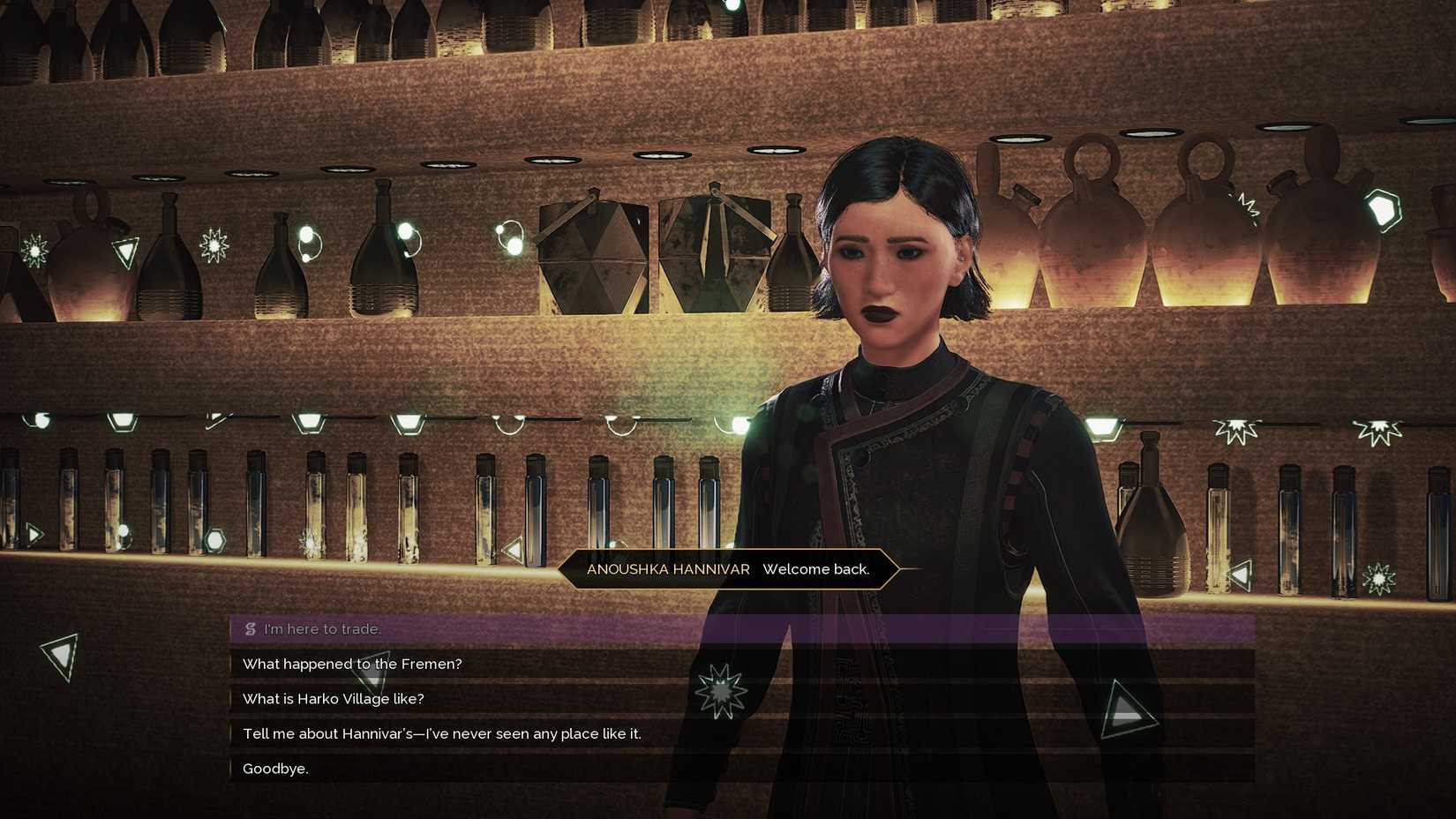Screen dimensions: 1456x819
Task: Click the Solari currency icon beside the trade option
Action: [250, 628]
